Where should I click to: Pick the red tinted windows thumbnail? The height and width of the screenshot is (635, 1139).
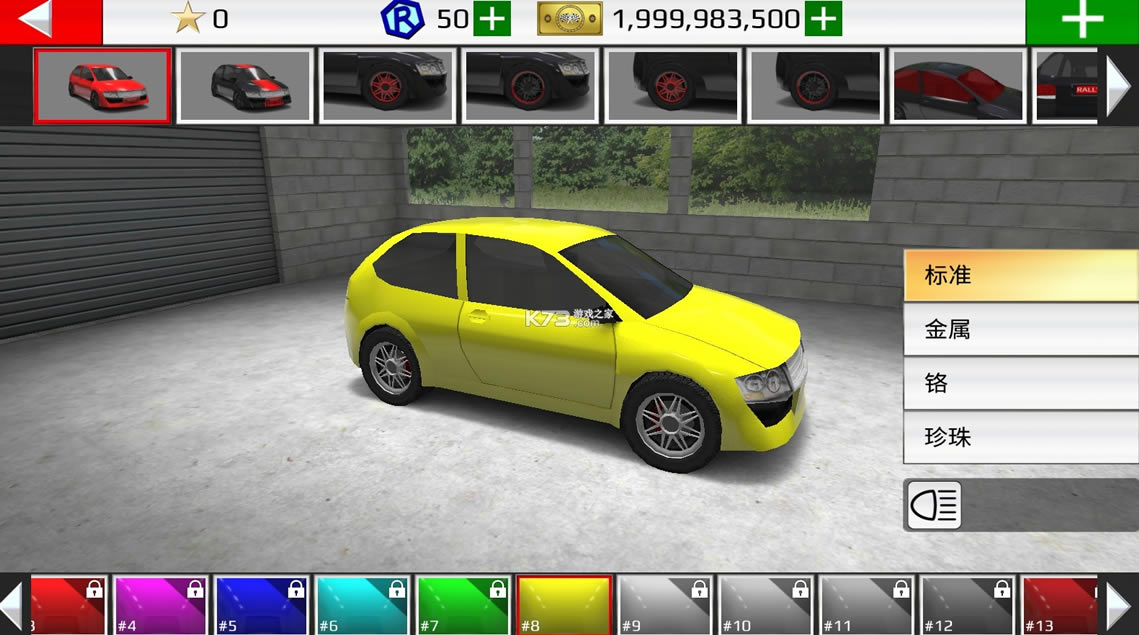point(958,86)
